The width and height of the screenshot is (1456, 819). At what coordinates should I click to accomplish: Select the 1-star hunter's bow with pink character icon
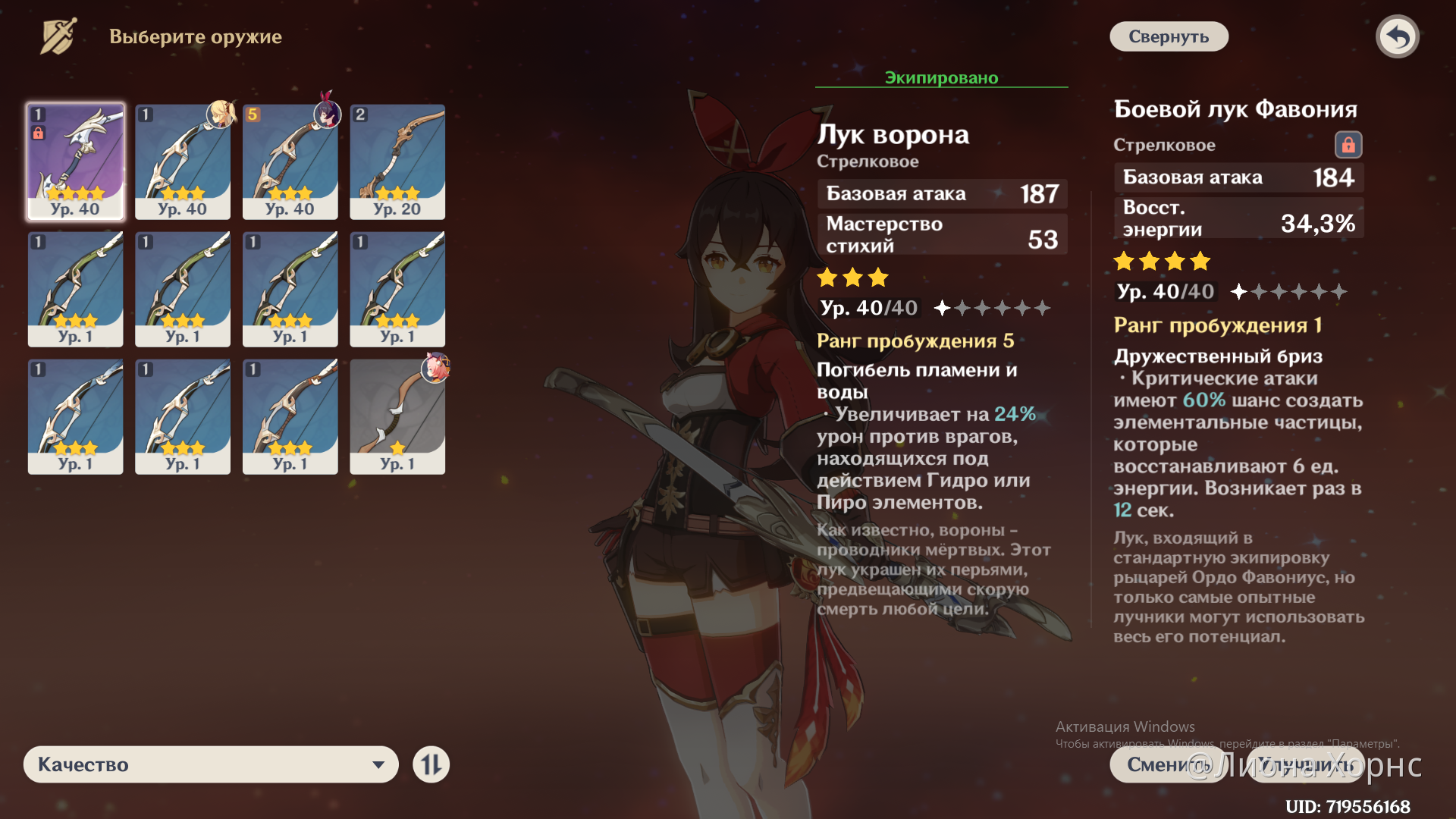(x=397, y=416)
